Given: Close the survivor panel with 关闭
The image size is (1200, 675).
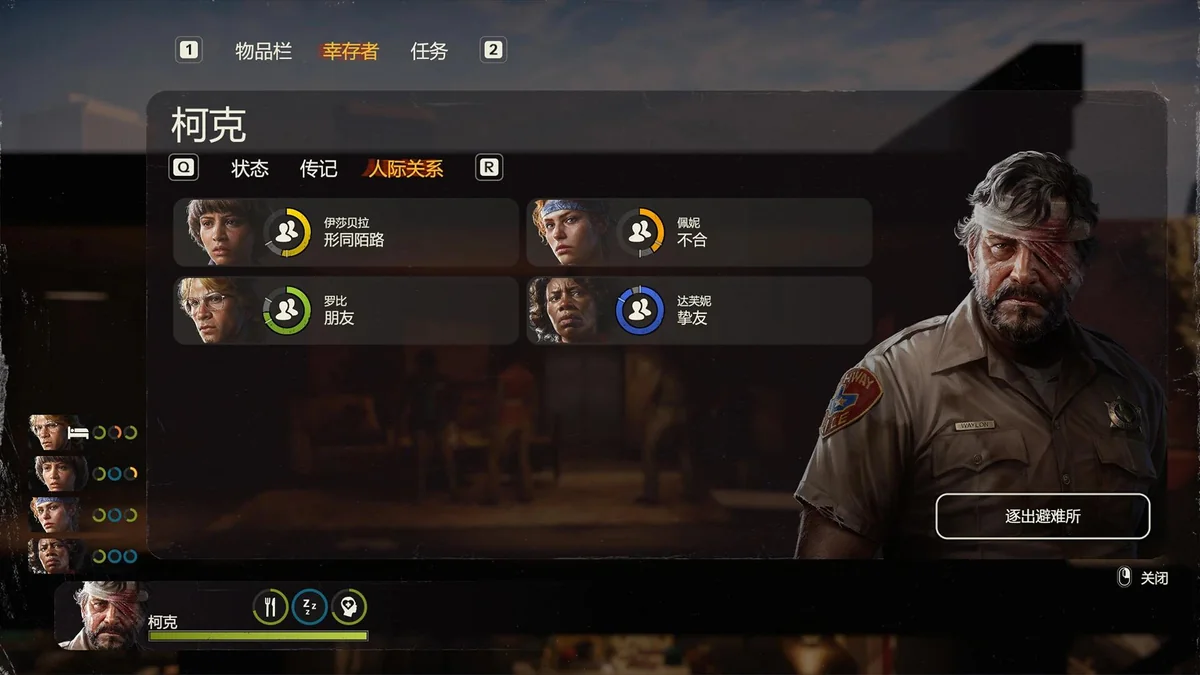Looking at the screenshot, I should click(x=1143, y=578).
